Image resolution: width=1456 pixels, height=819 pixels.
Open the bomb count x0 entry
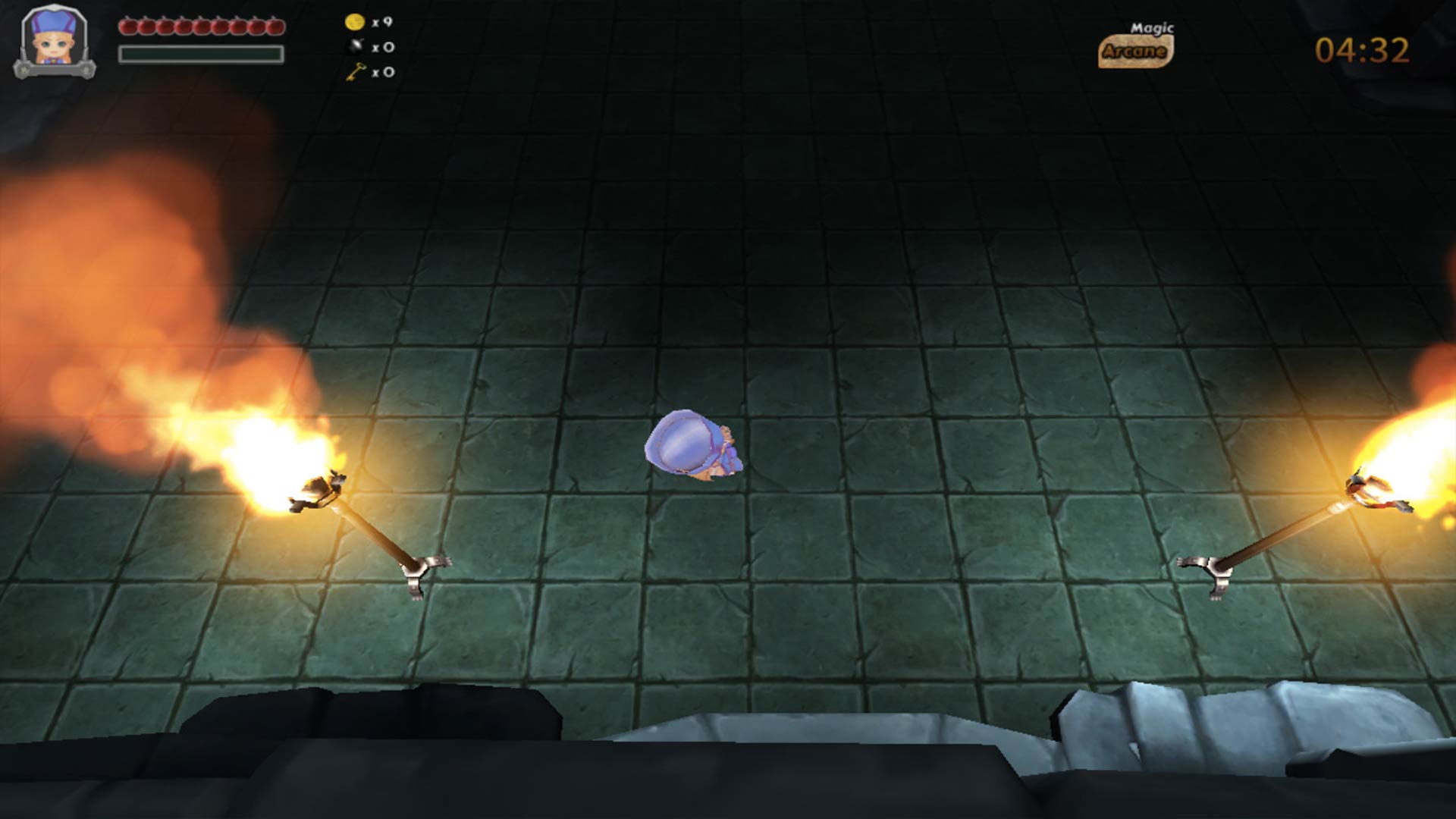coord(384,47)
